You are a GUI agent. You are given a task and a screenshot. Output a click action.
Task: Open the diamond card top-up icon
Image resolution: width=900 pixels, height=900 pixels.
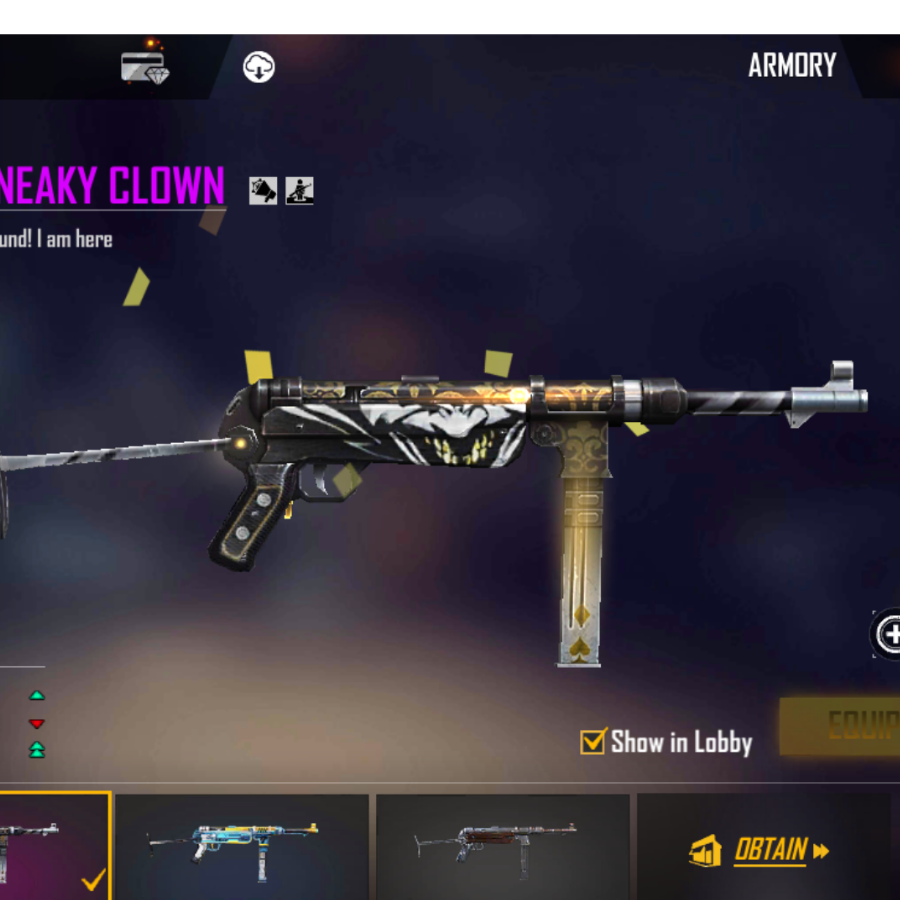(144, 67)
